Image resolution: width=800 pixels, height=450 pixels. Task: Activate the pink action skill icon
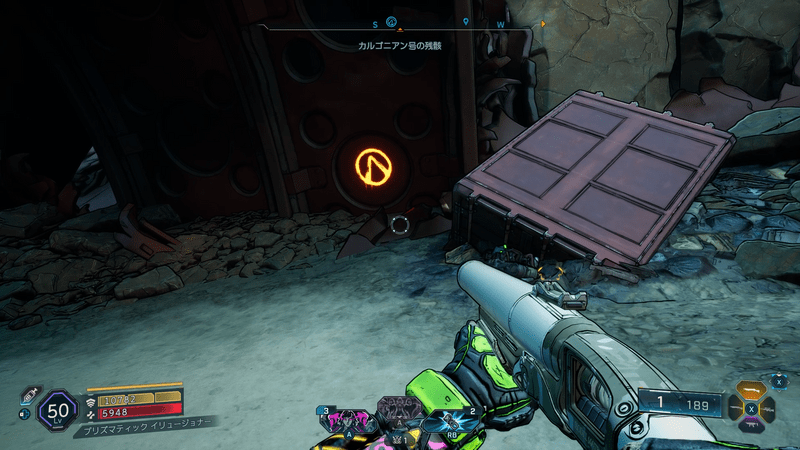[x=346, y=421]
